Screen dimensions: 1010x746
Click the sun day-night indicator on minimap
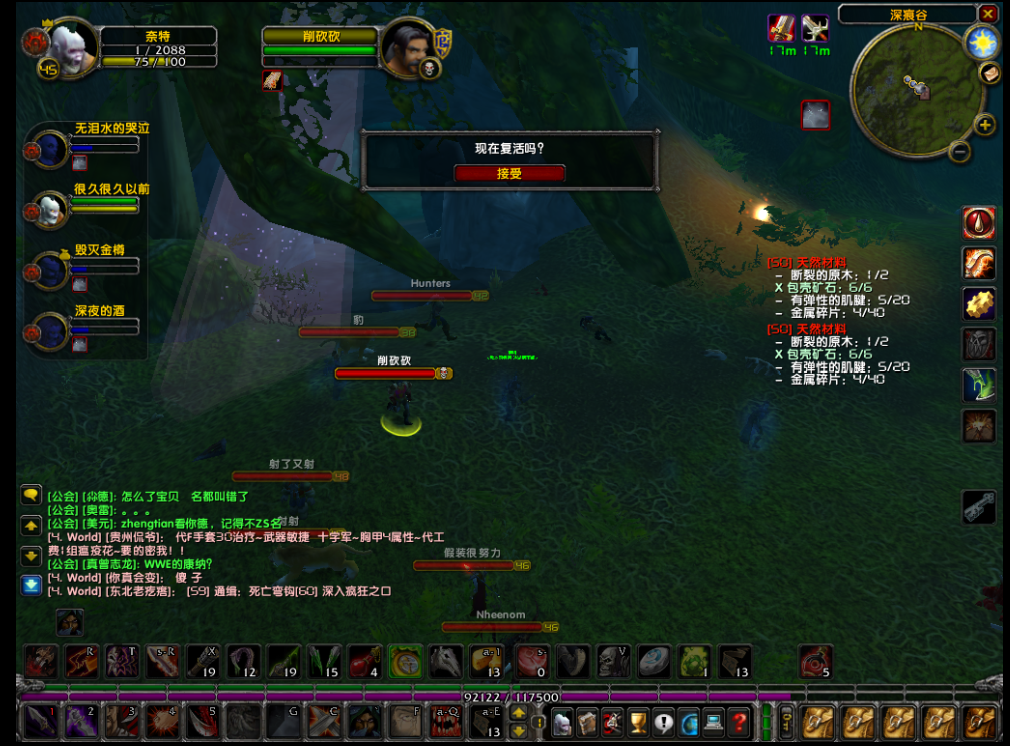pyautogui.click(x=981, y=42)
